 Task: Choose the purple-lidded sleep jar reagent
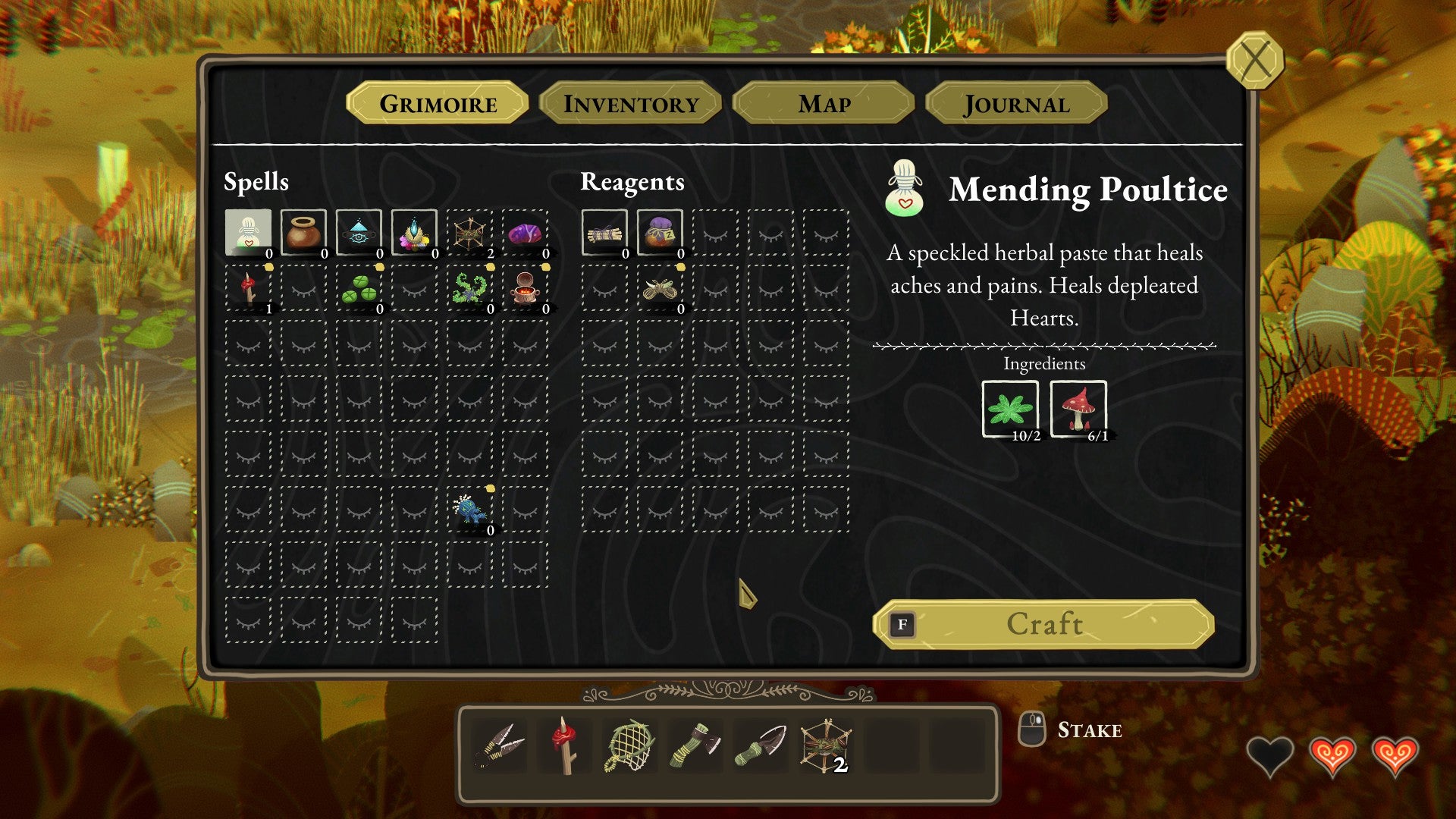tap(660, 233)
